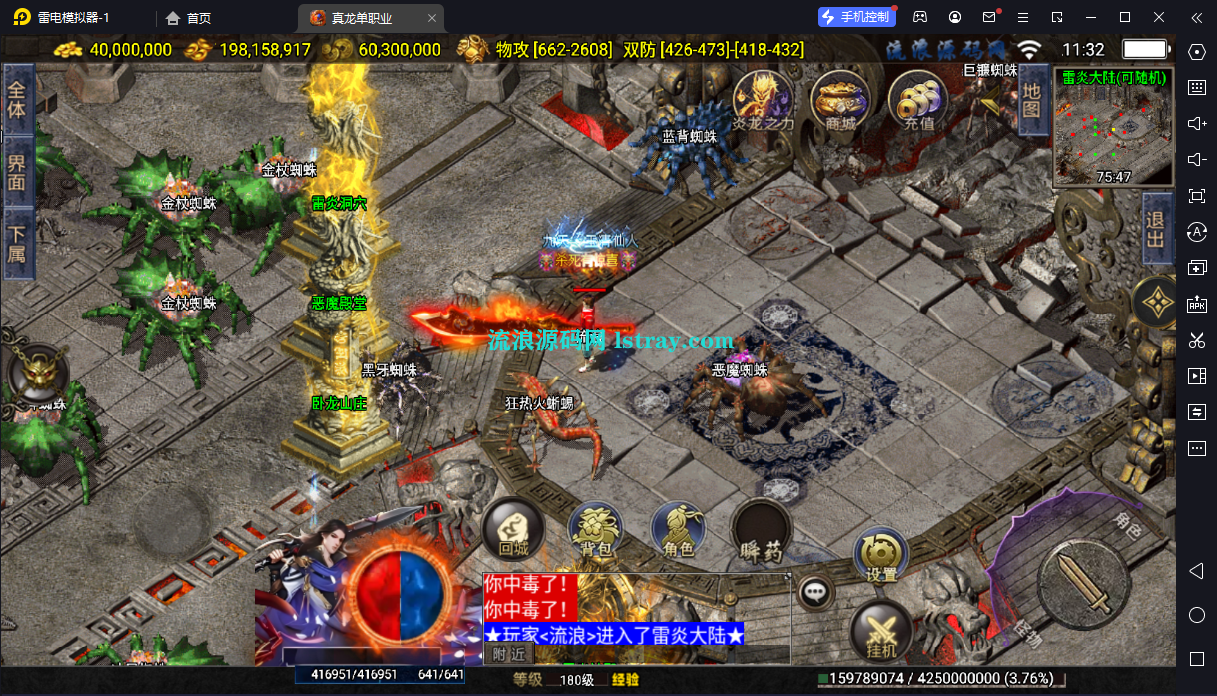Open the 背包 backpack

pyautogui.click(x=596, y=530)
